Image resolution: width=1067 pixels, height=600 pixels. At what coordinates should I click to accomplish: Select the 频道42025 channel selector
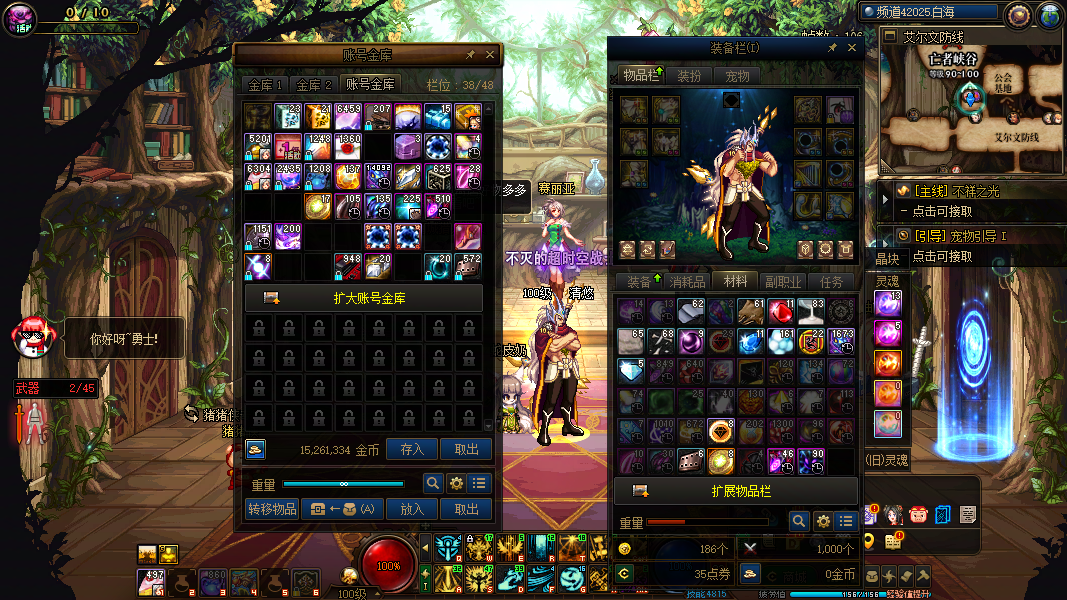click(931, 13)
